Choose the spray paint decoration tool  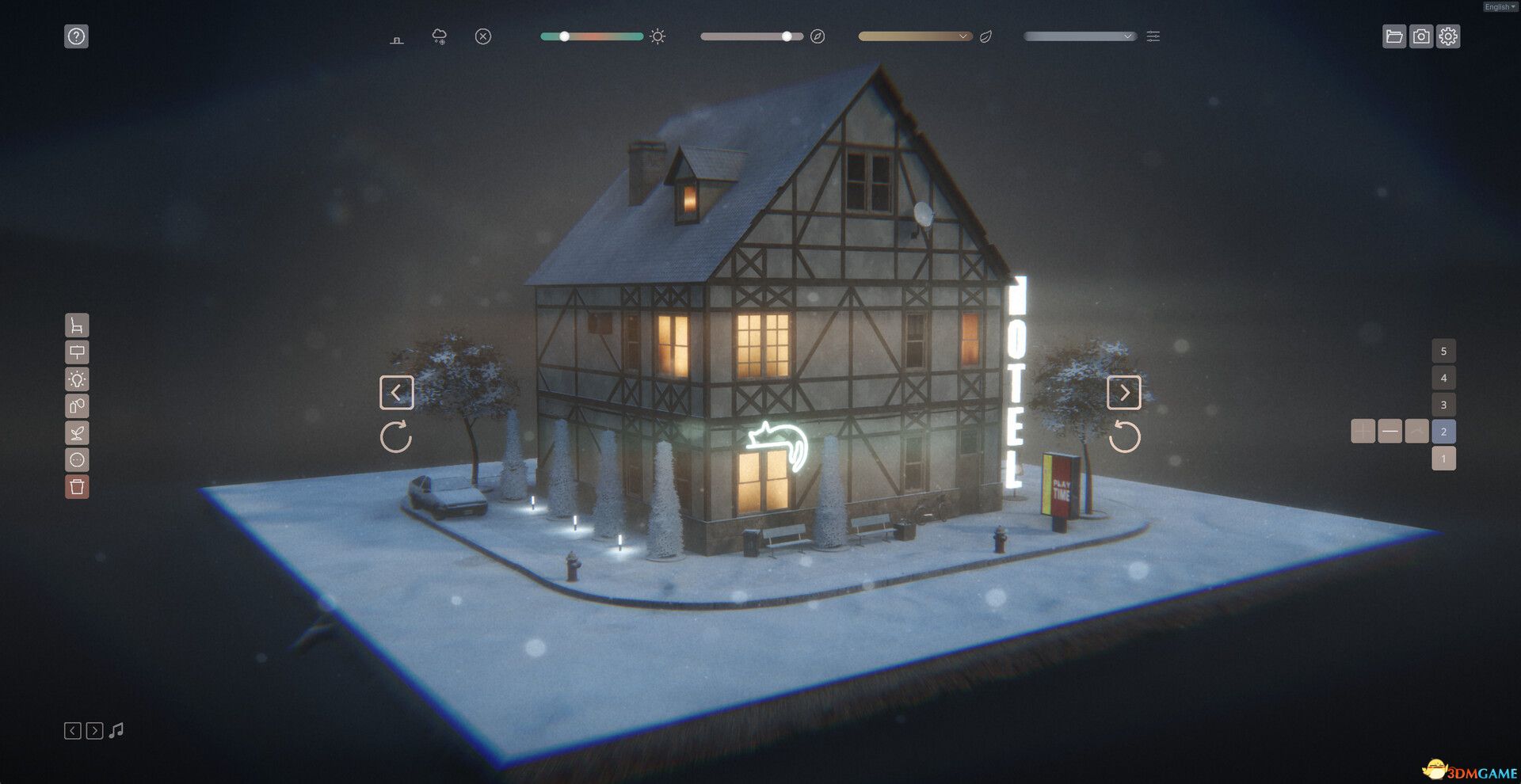[77, 406]
